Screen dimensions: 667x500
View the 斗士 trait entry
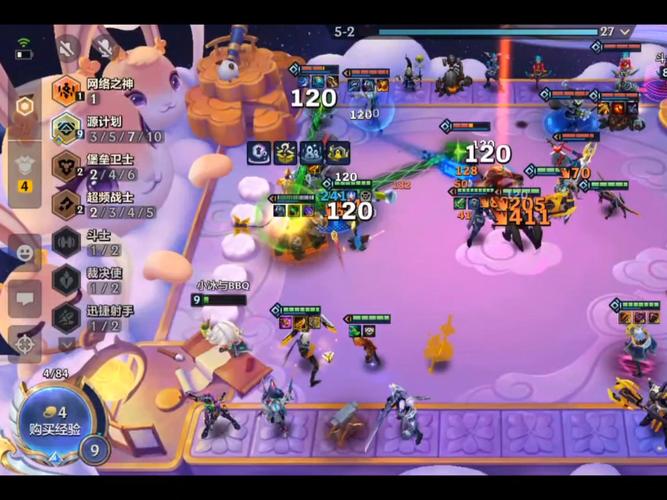(67, 241)
